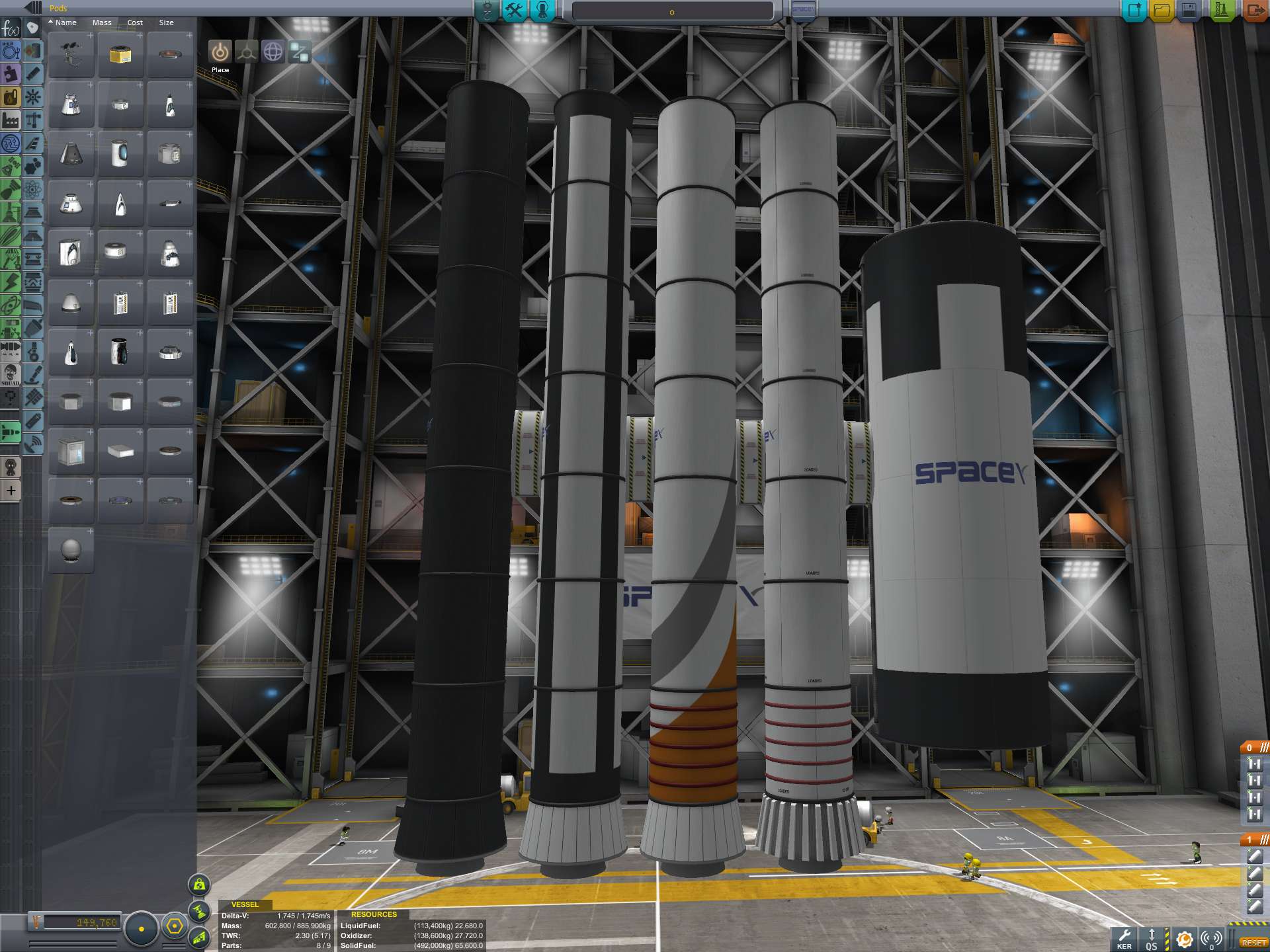Click the Pods category label
This screenshot has height=952, width=1270.
[58, 9]
